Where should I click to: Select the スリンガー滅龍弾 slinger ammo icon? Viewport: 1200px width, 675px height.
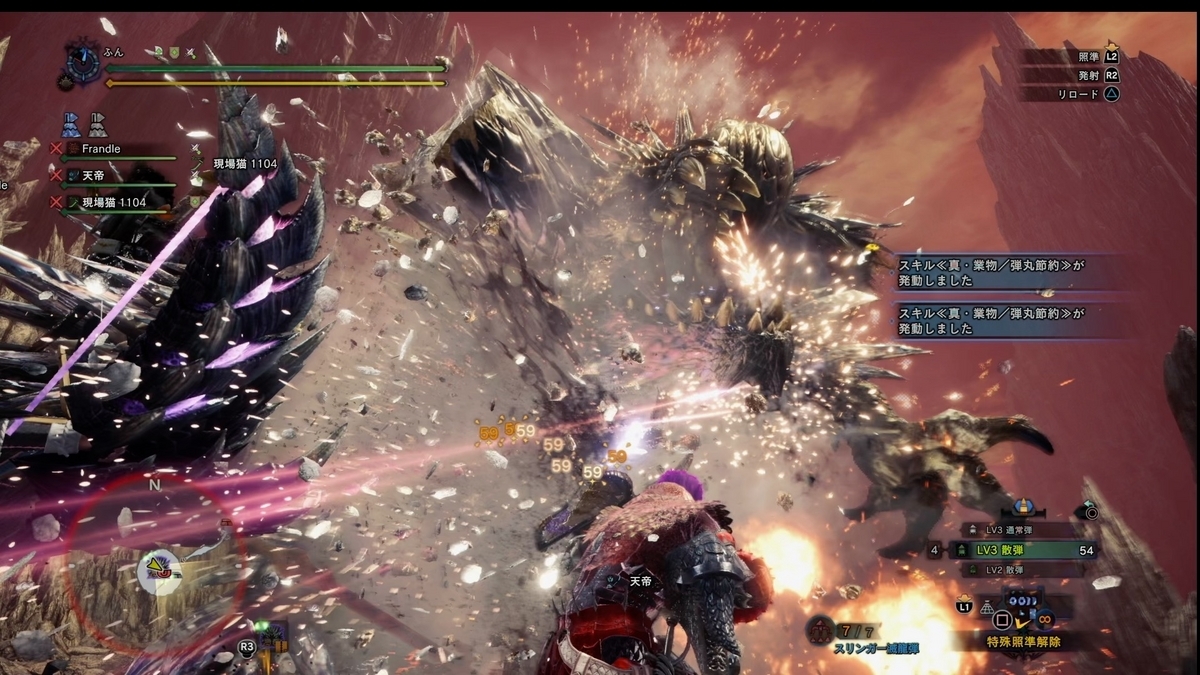(x=820, y=630)
